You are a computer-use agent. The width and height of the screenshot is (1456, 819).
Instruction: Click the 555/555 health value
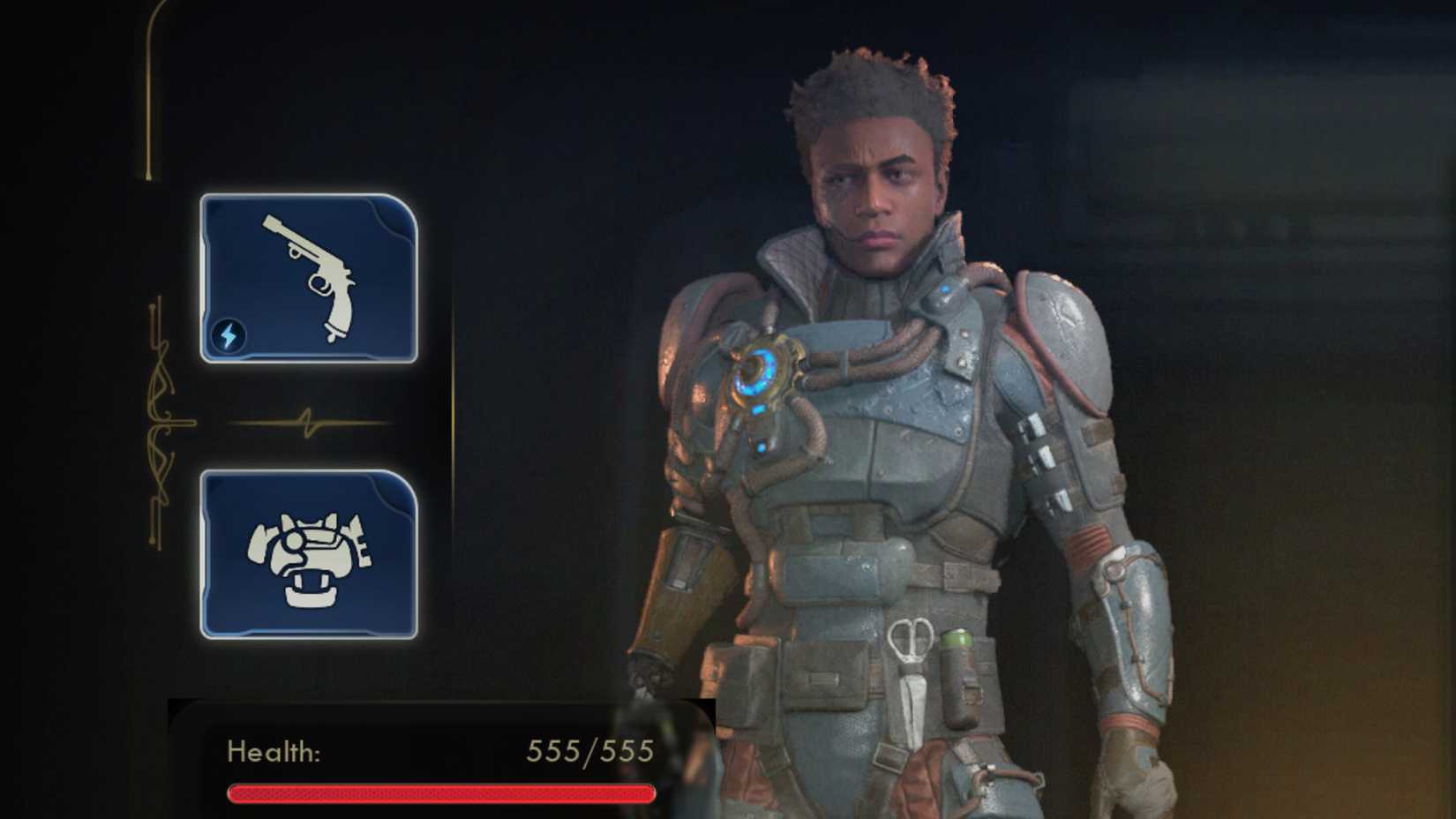[x=589, y=752]
